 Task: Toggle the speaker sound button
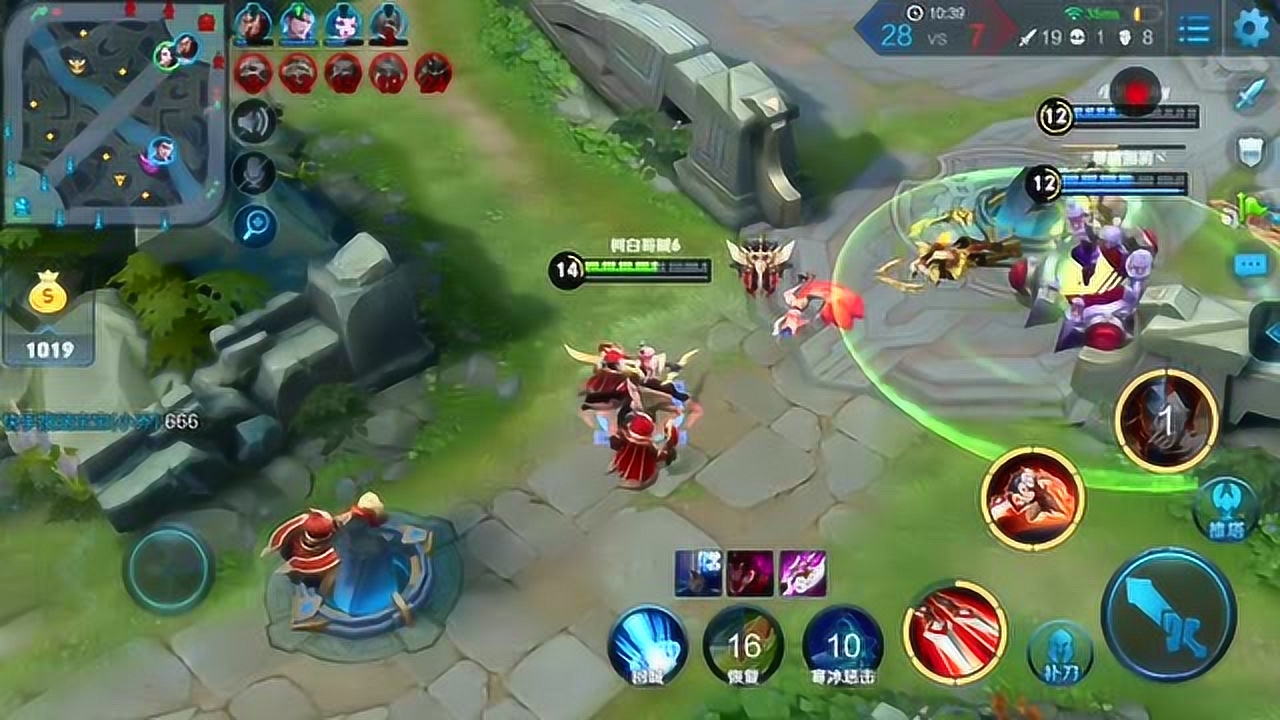coord(254,122)
